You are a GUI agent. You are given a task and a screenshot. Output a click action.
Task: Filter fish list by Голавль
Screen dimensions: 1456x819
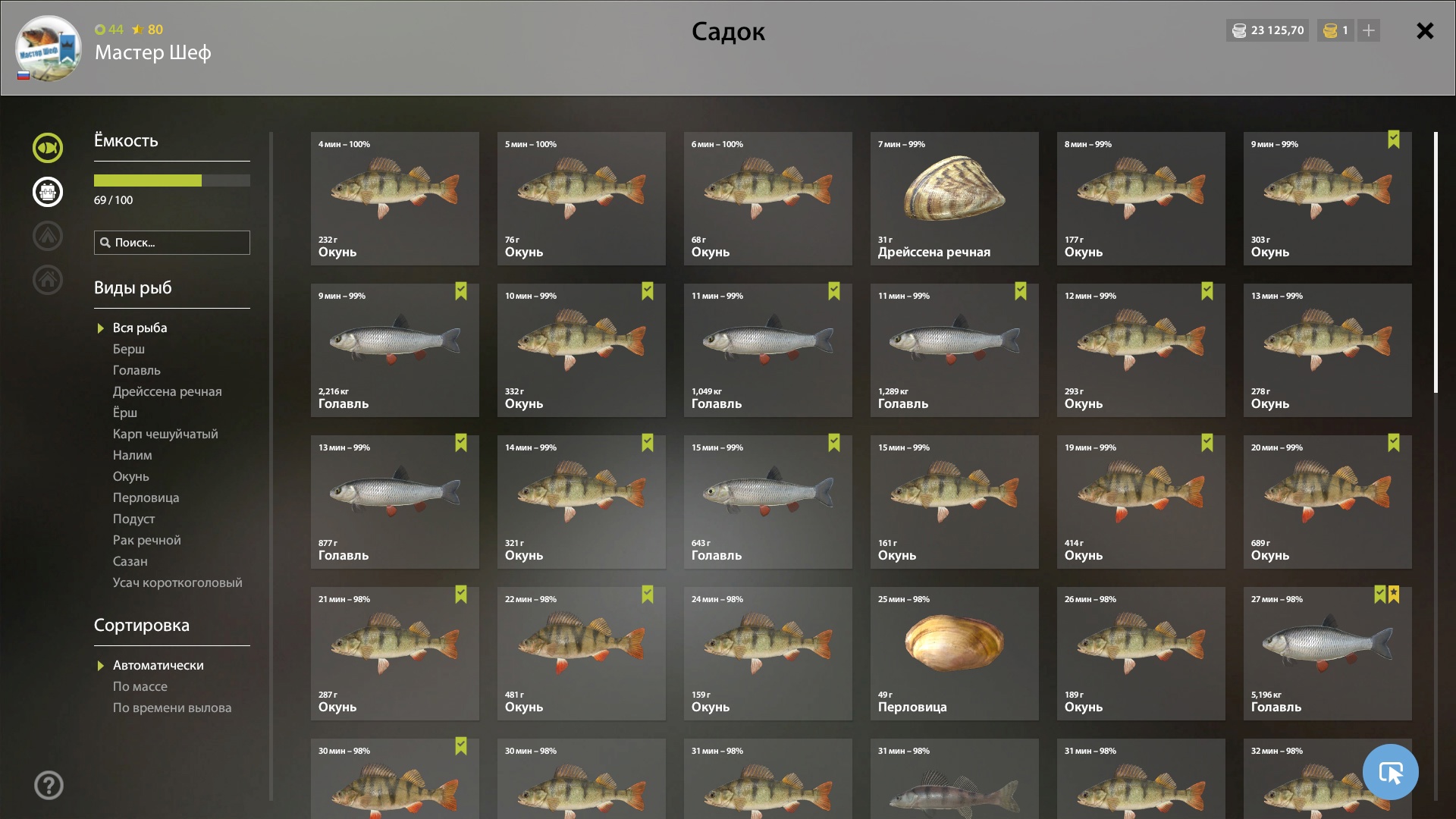coord(136,370)
